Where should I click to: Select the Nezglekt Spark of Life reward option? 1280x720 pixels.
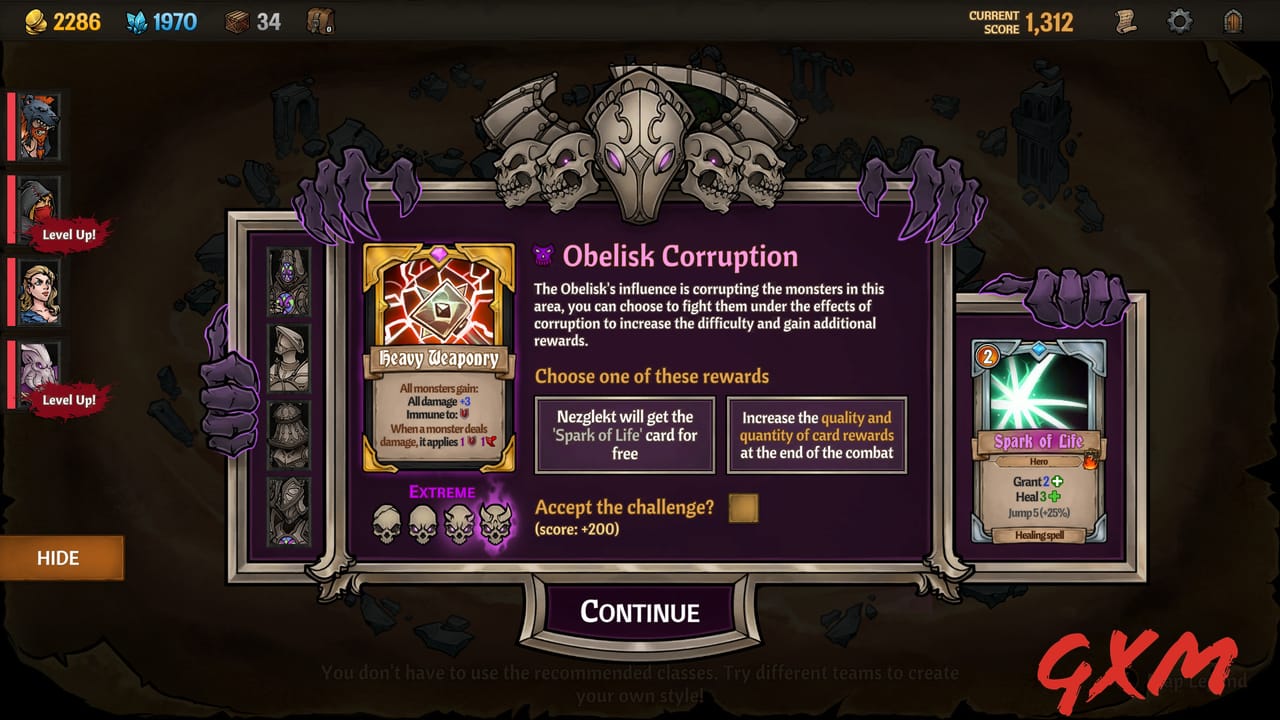coord(624,437)
